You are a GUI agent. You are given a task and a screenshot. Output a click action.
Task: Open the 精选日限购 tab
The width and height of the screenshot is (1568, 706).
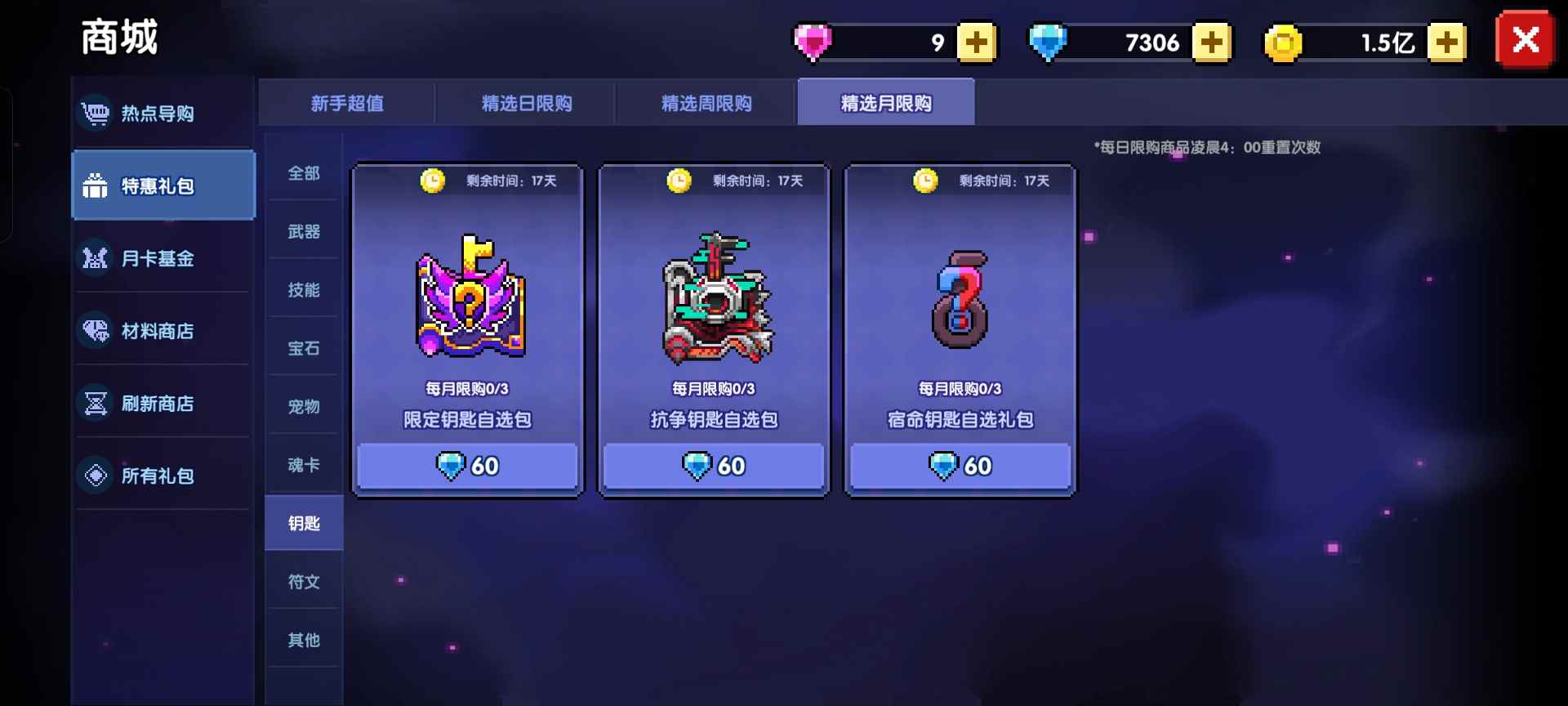click(x=527, y=103)
